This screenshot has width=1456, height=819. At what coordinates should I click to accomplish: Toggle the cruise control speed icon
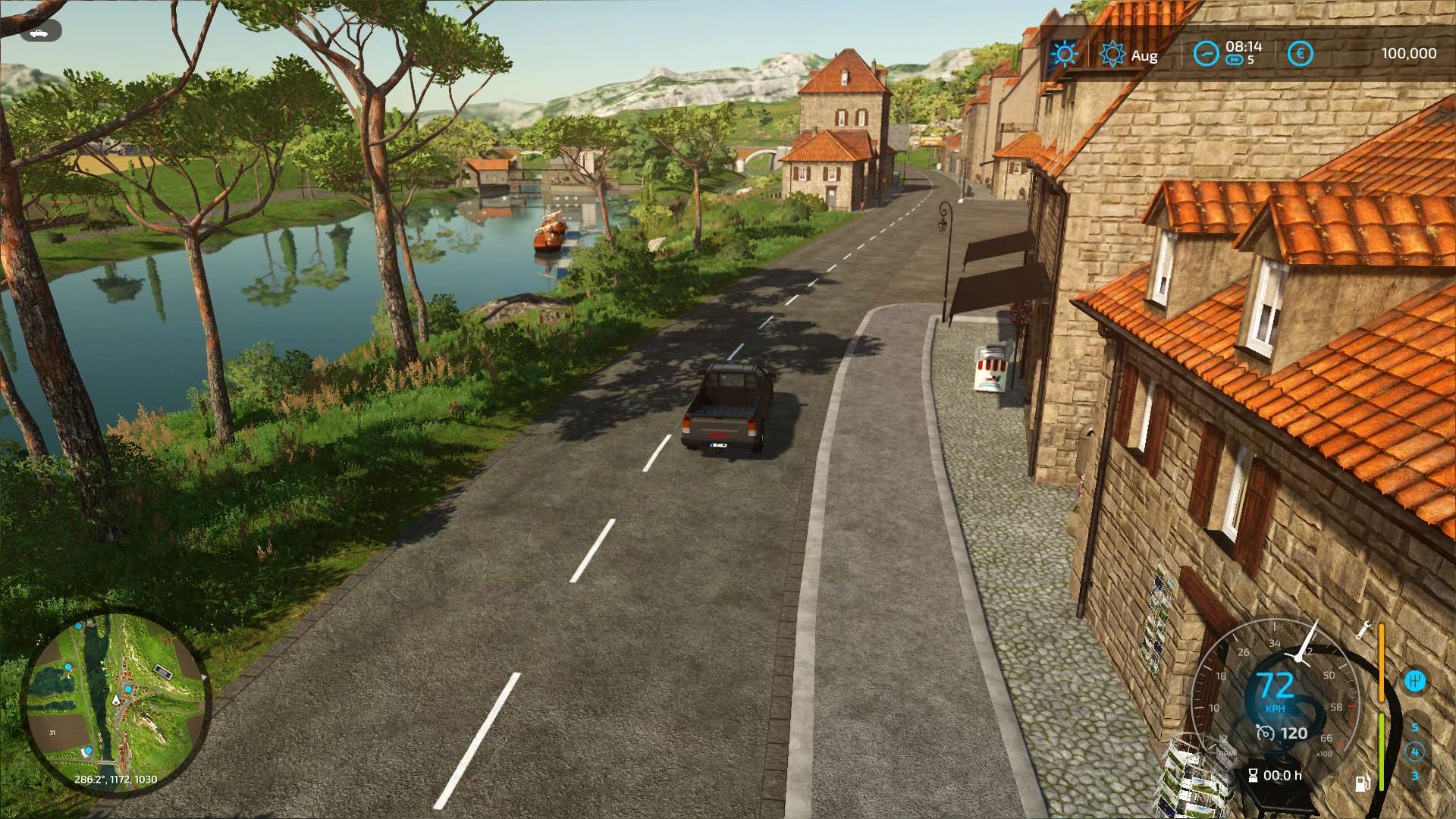1265,733
